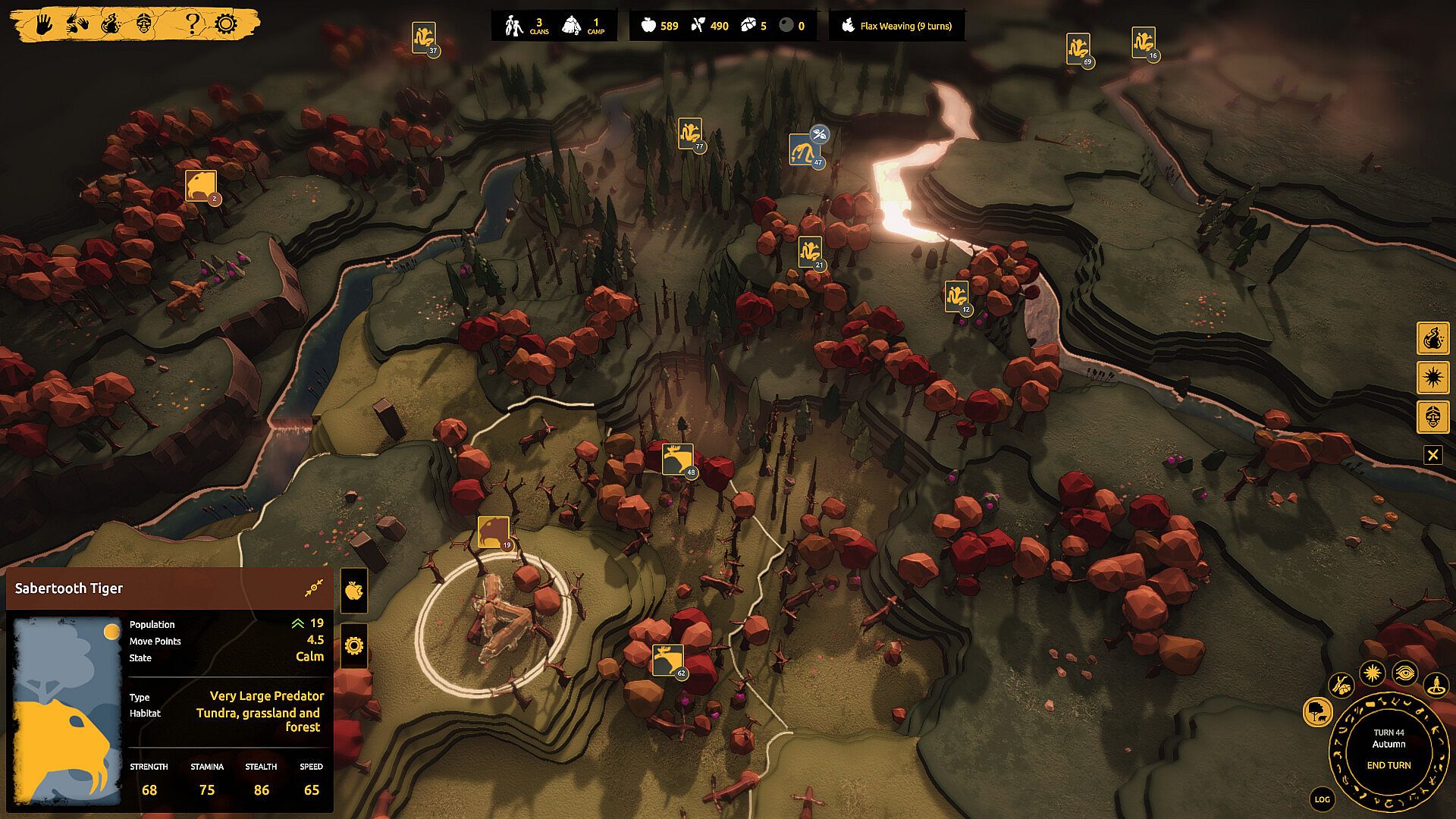The image size is (1456, 819).
Task: End the current turn
Action: (1389, 765)
